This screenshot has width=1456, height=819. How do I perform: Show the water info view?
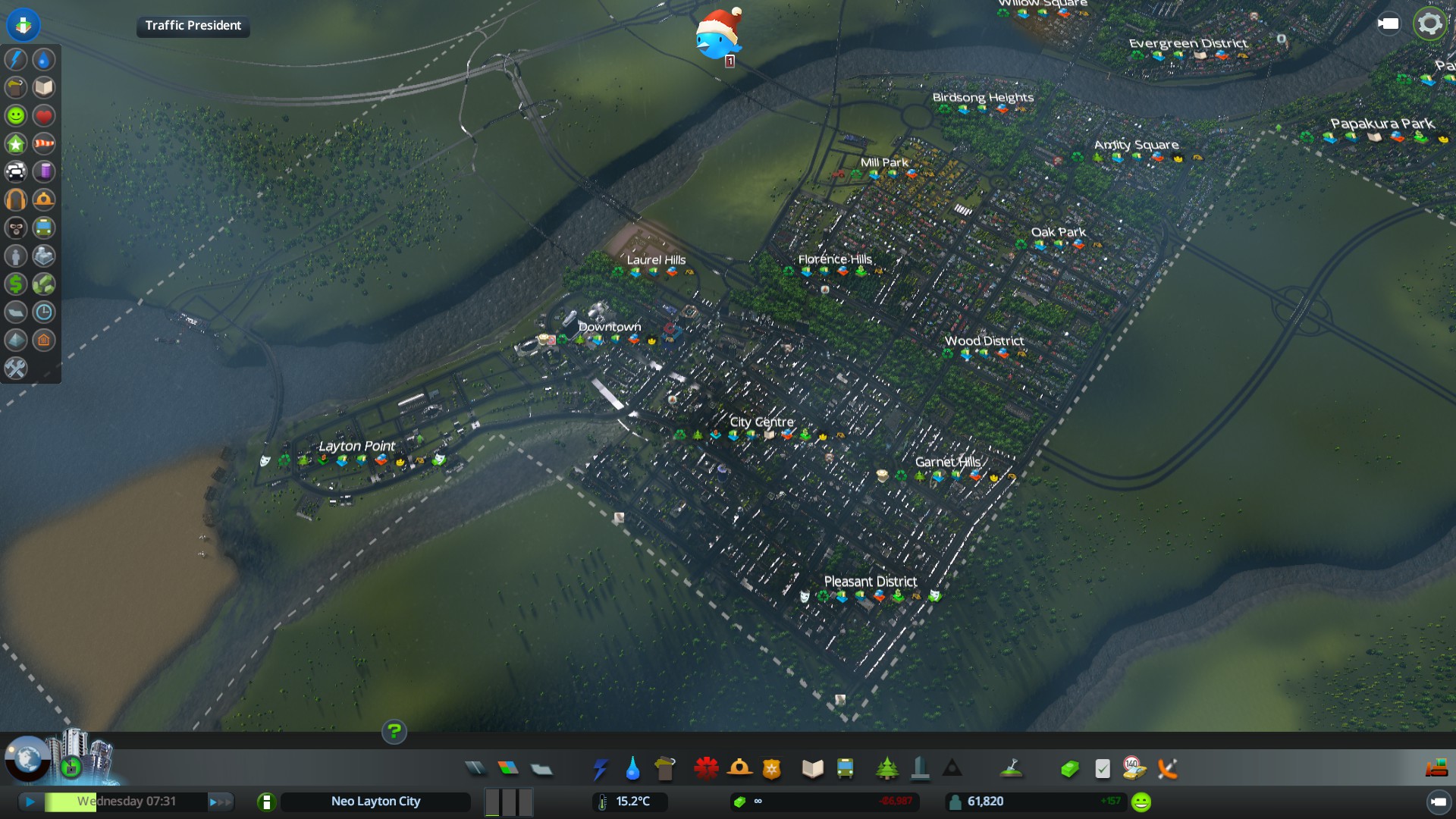pos(44,59)
